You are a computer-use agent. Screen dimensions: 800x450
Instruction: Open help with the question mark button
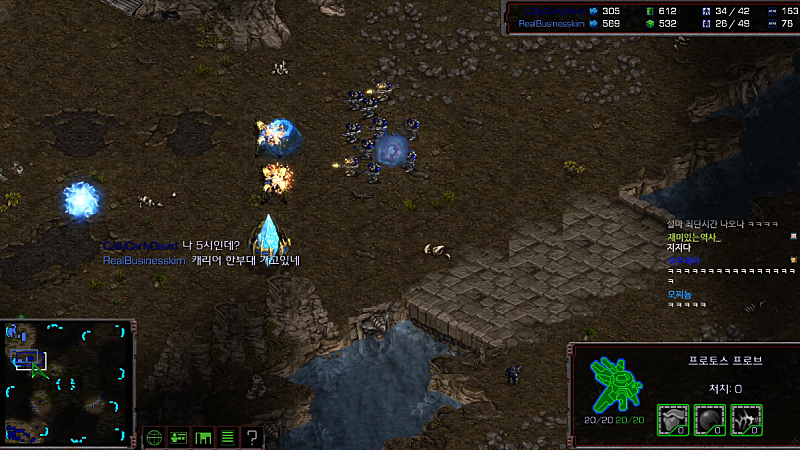[x=252, y=437]
